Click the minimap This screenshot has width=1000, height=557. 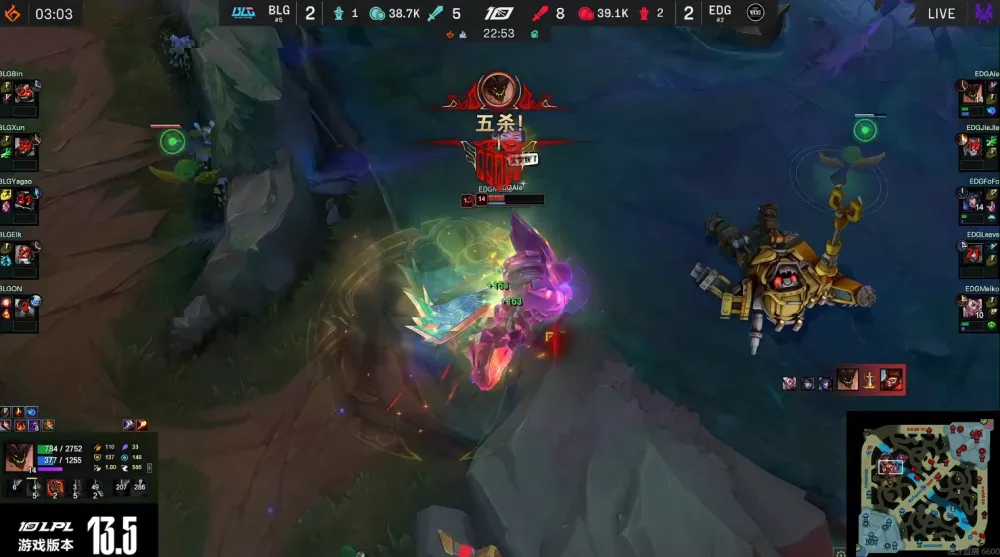pyautogui.click(x=921, y=484)
